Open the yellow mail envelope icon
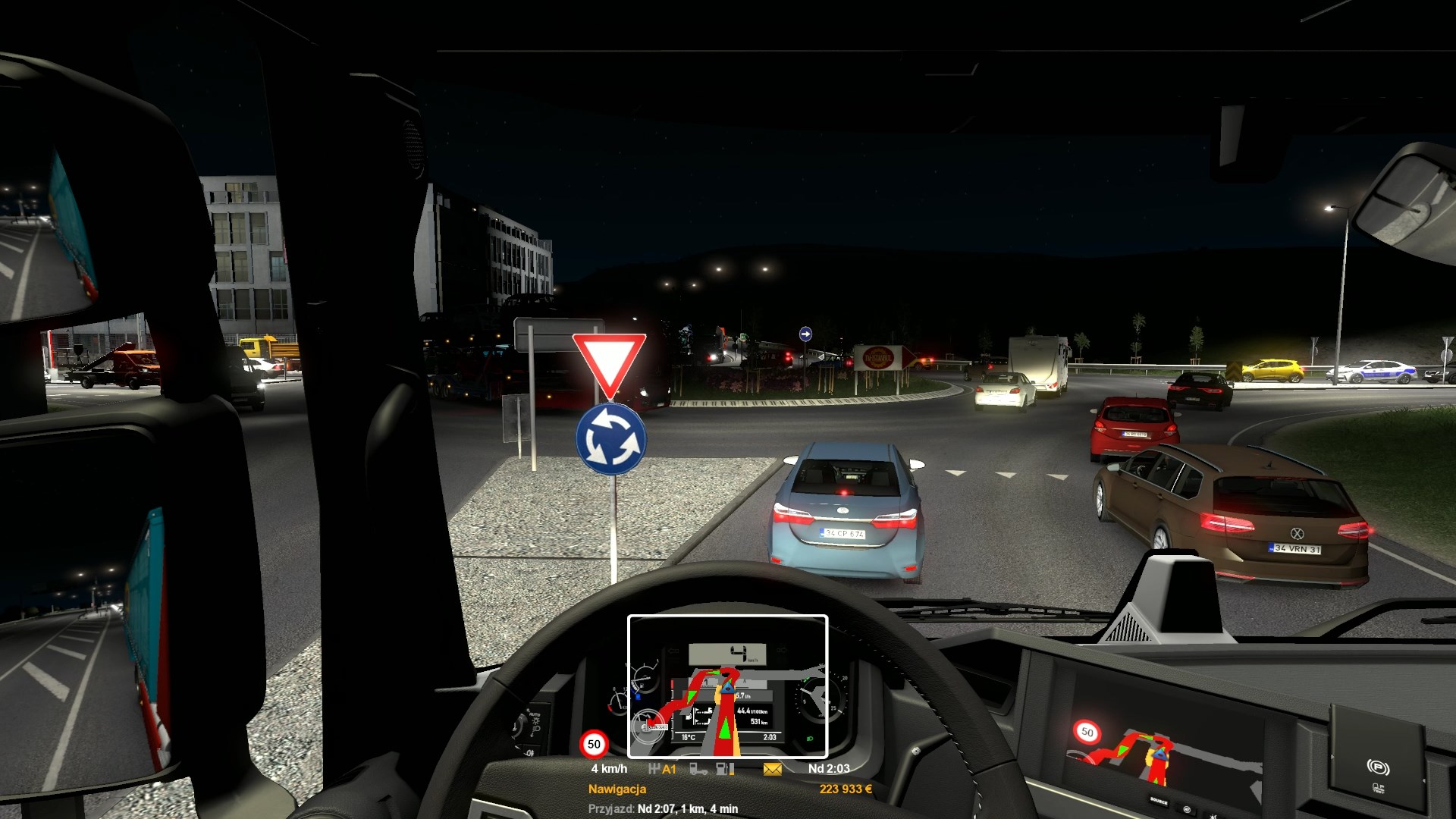The image size is (1456, 819). coord(772,769)
